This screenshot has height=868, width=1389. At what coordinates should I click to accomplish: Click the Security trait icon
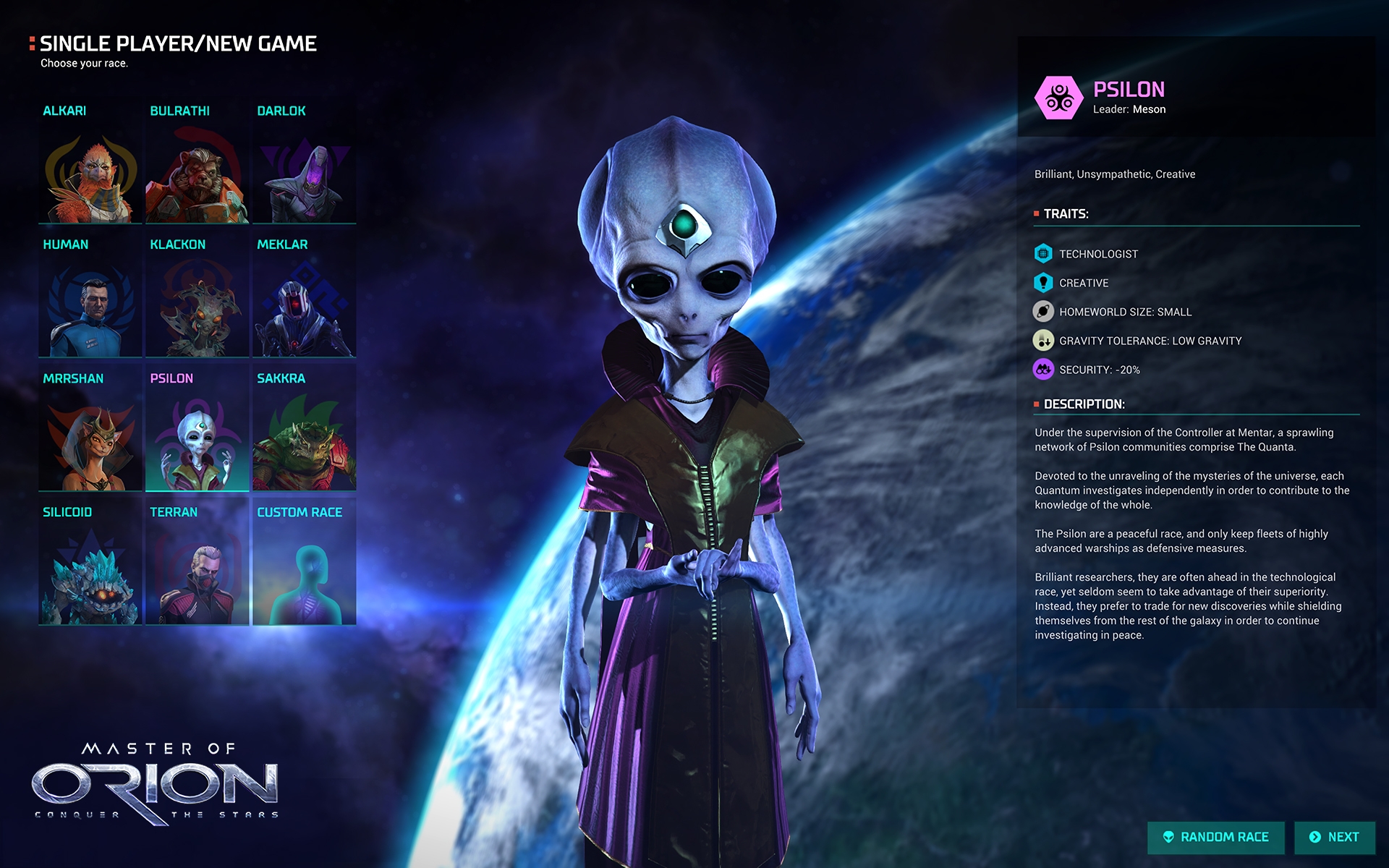1042,369
